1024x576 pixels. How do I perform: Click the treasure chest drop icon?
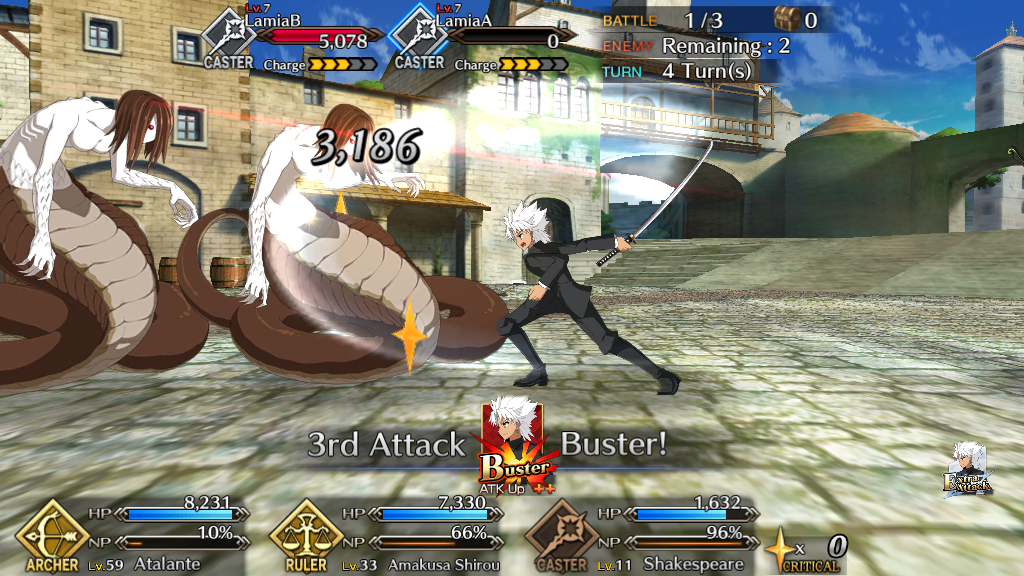[x=788, y=18]
